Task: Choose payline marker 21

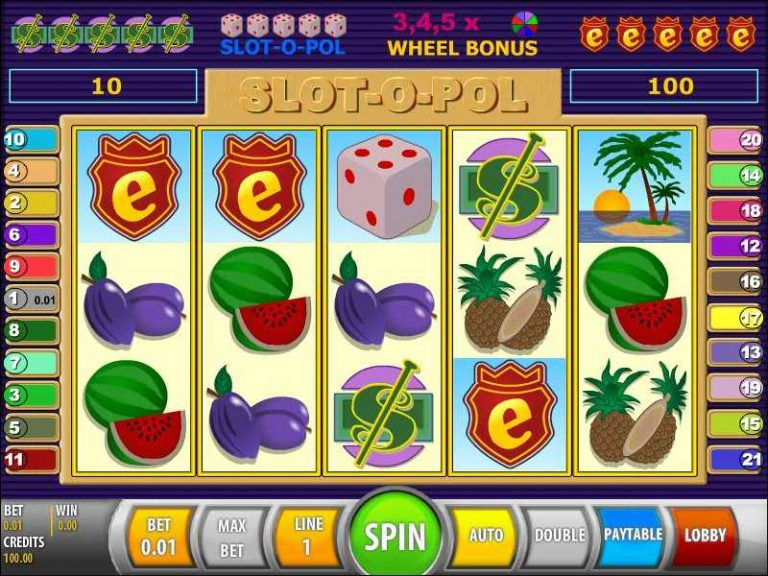Action: pyautogui.click(x=736, y=459)
